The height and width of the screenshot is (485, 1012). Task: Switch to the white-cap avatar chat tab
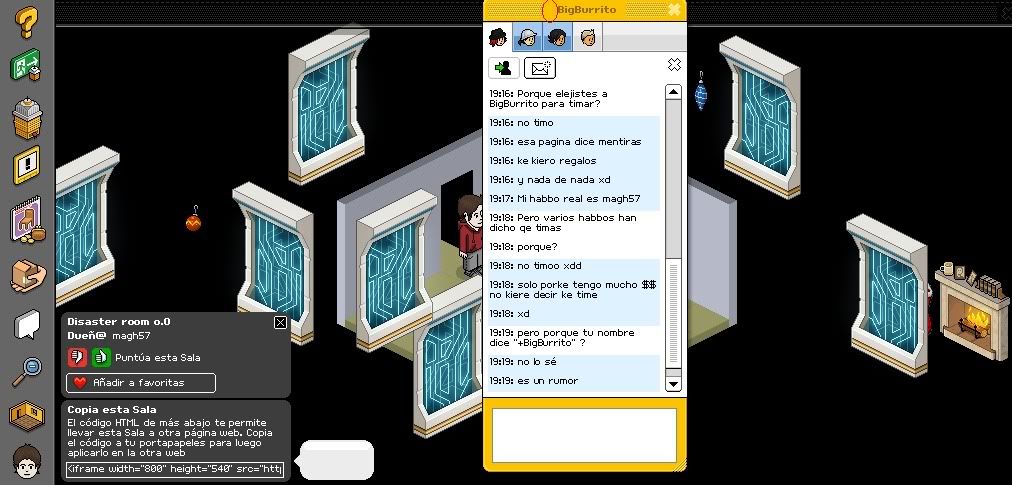tap(527, 38)
